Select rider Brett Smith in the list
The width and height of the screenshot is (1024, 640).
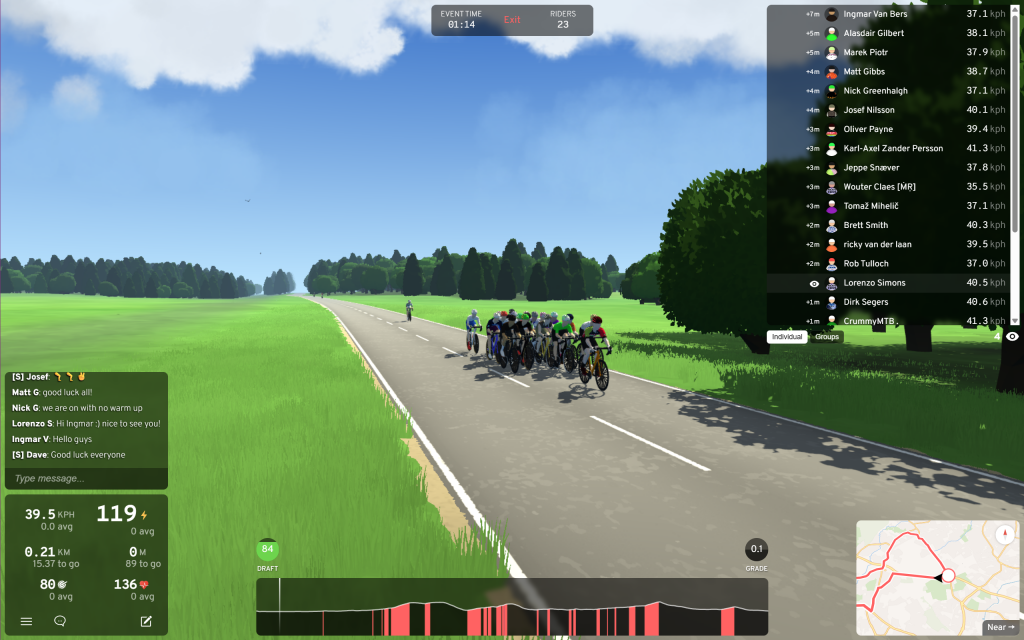pyautogui.click(x=866, y=225)
